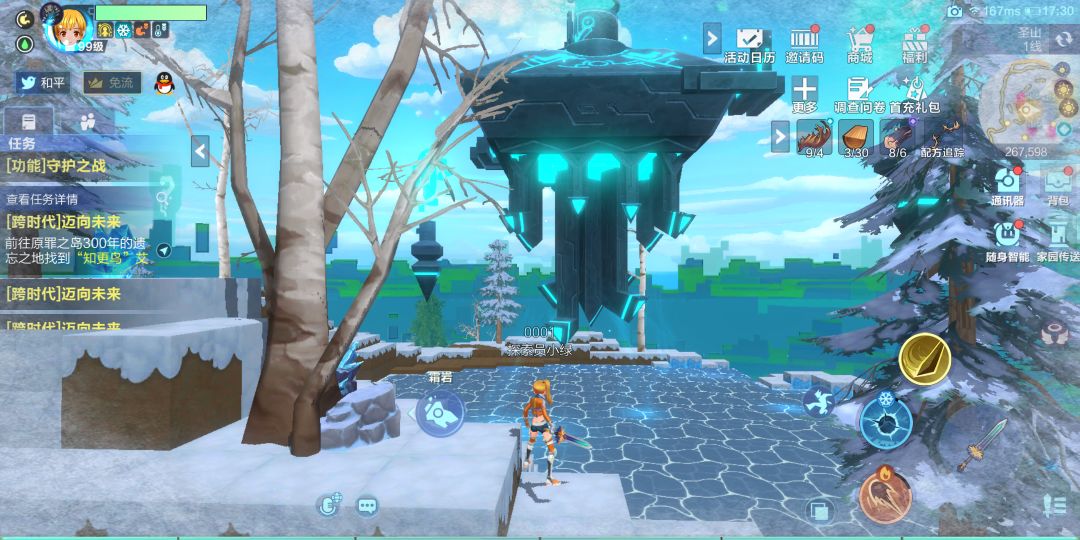The image size is (1080, 540).
Task: Activate the fire meteor skill
Action: pyautogui.click(x=885, y=494)
